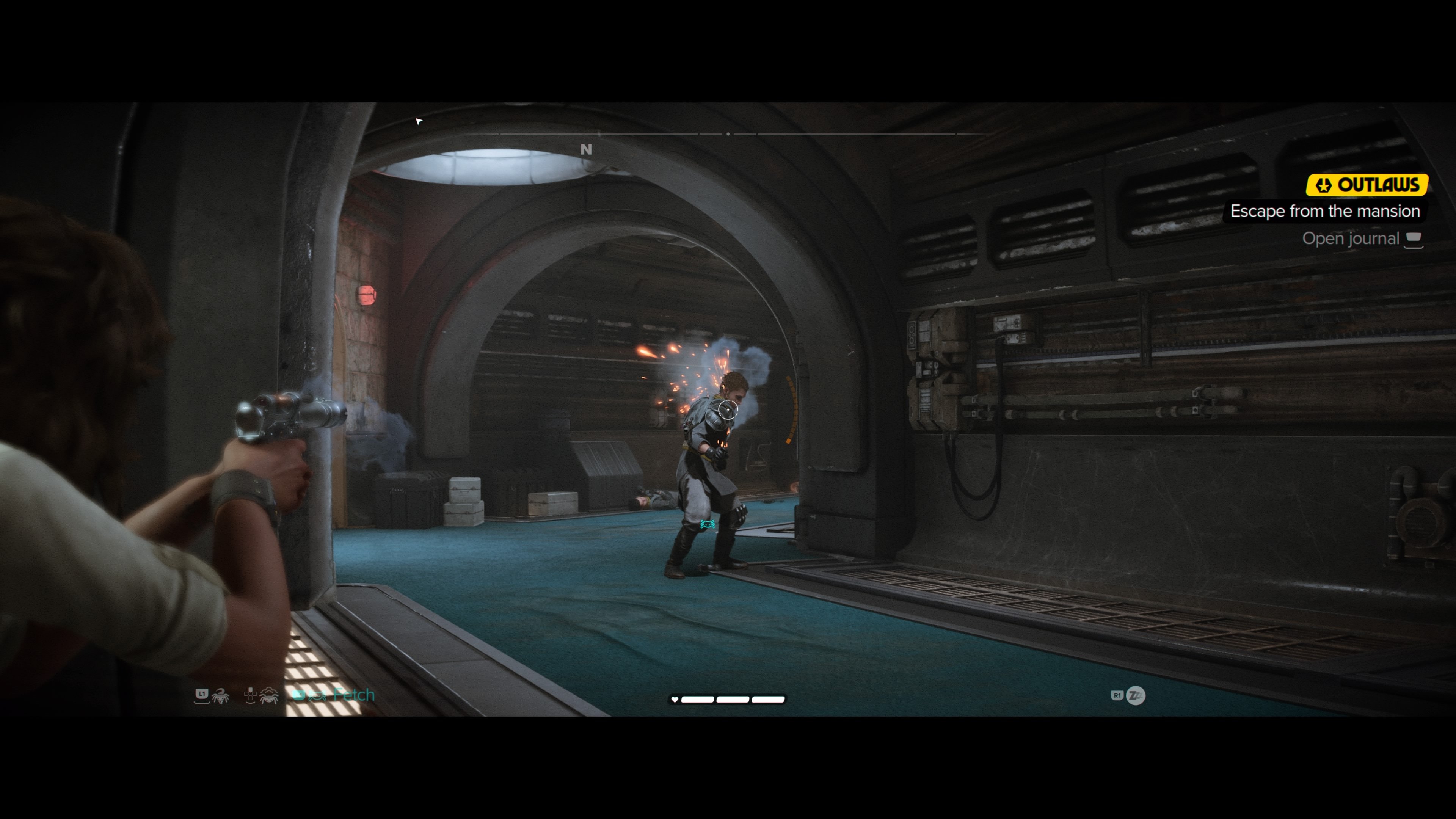Image resolution: width=1456 pixels, height=819 pixels.
Task: Select the Escape from the mansion objective
Action: pos(1325,212)
